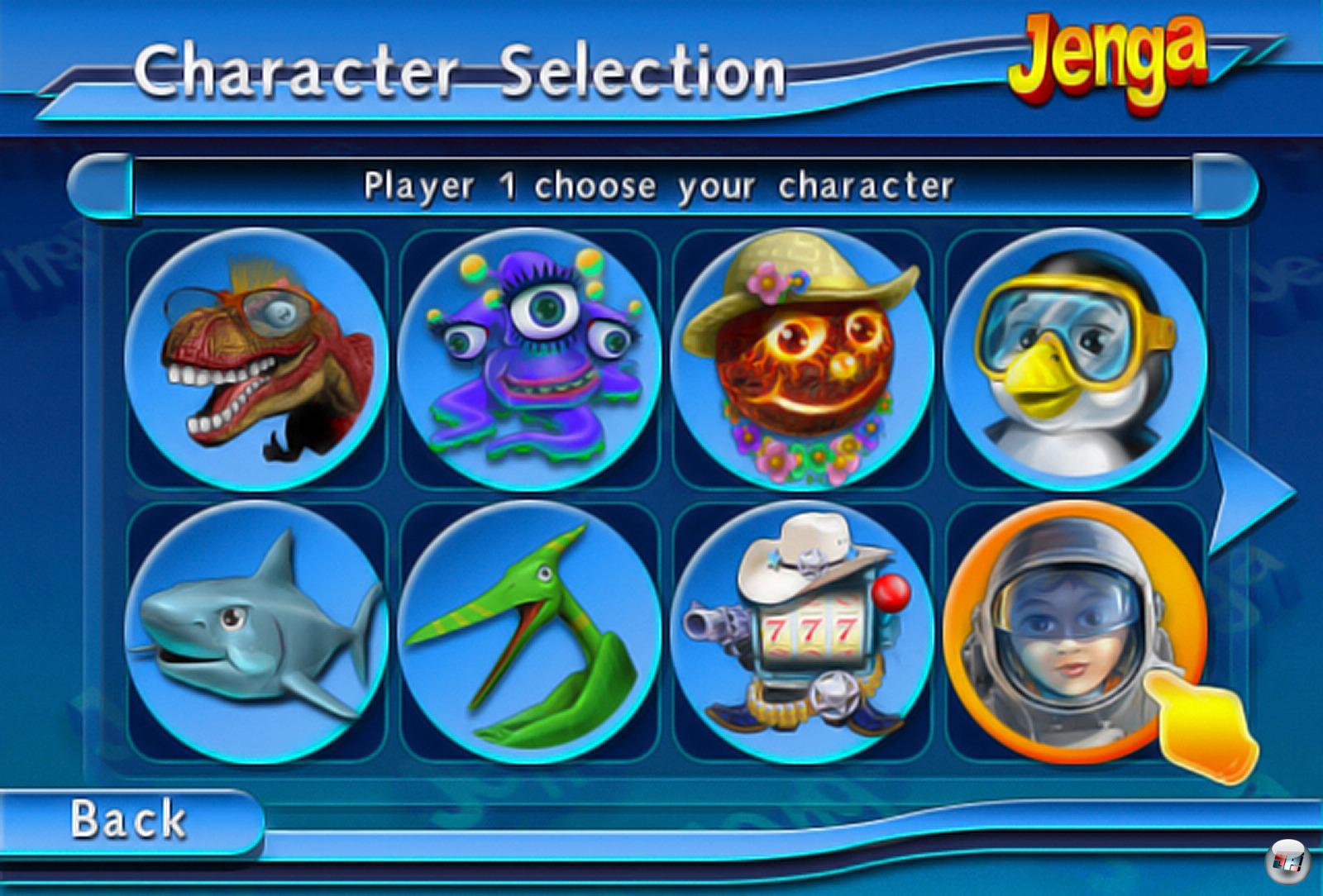1323x896 pixels.
Task: Choose the T-Rex dinosaur with glasses
Action: coord(256,360)
